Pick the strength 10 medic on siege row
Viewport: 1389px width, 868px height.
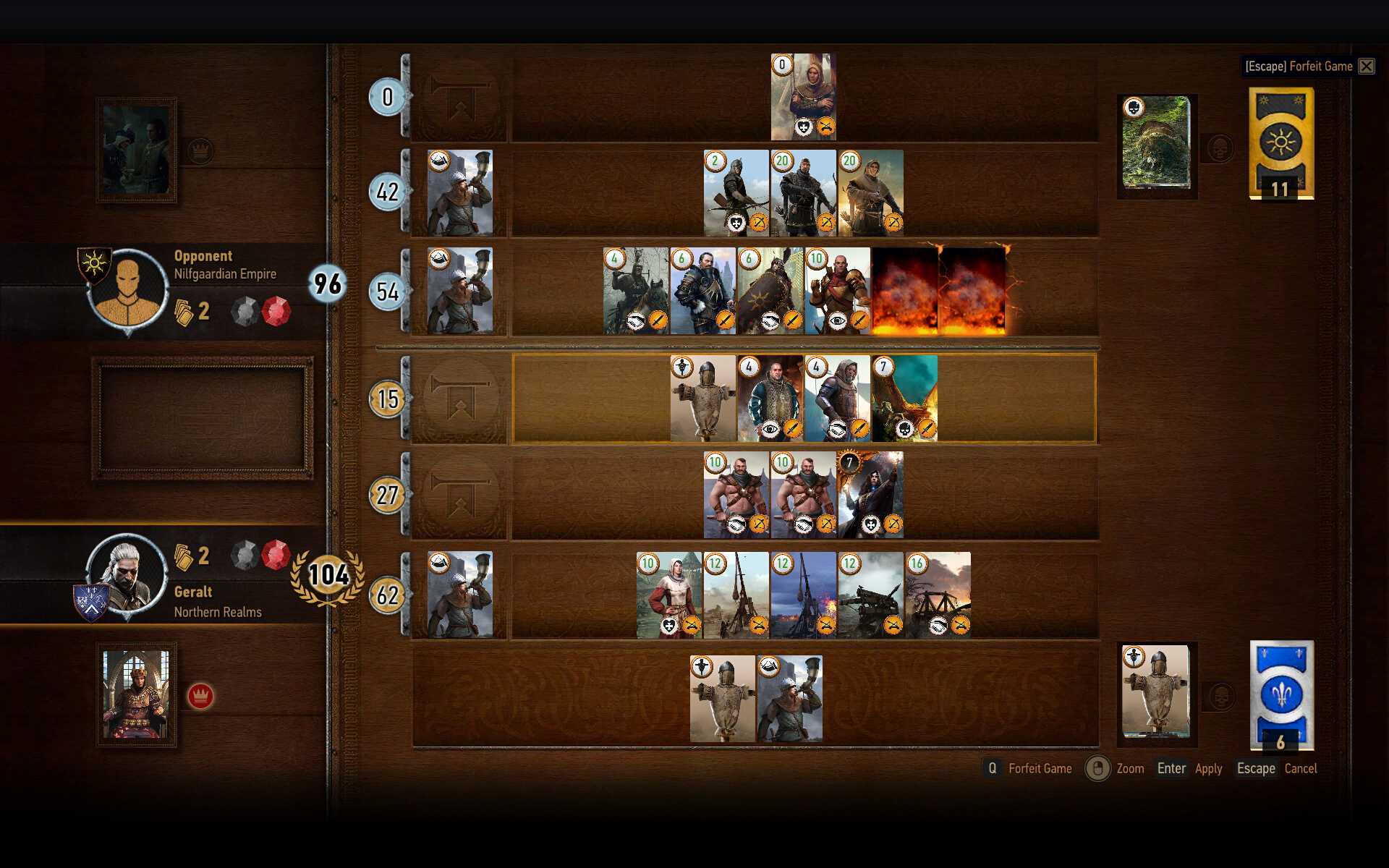(668, 595)
